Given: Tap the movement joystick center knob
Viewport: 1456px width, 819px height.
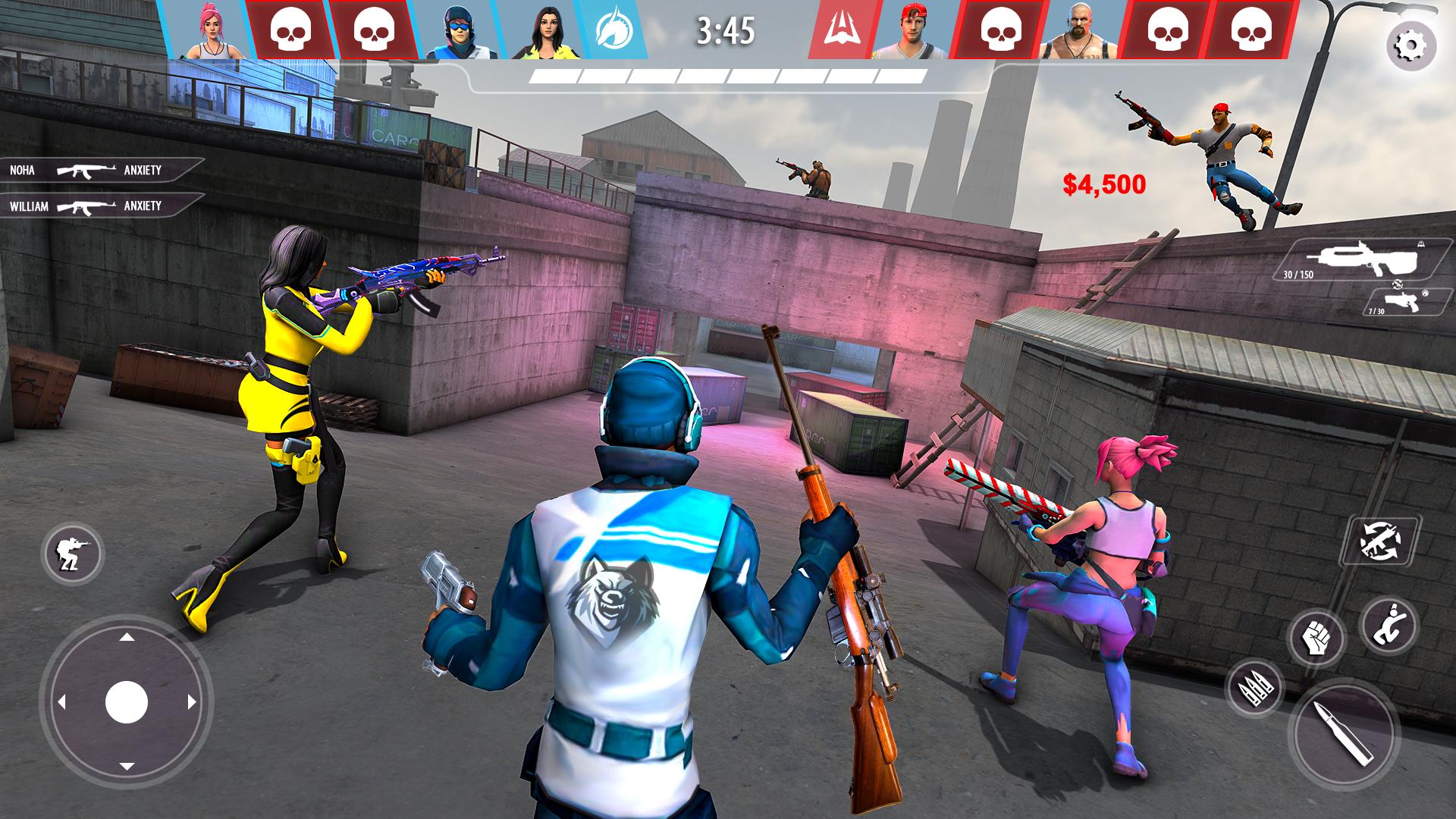Looking at the screenshot, I should [x=127, y=702].
